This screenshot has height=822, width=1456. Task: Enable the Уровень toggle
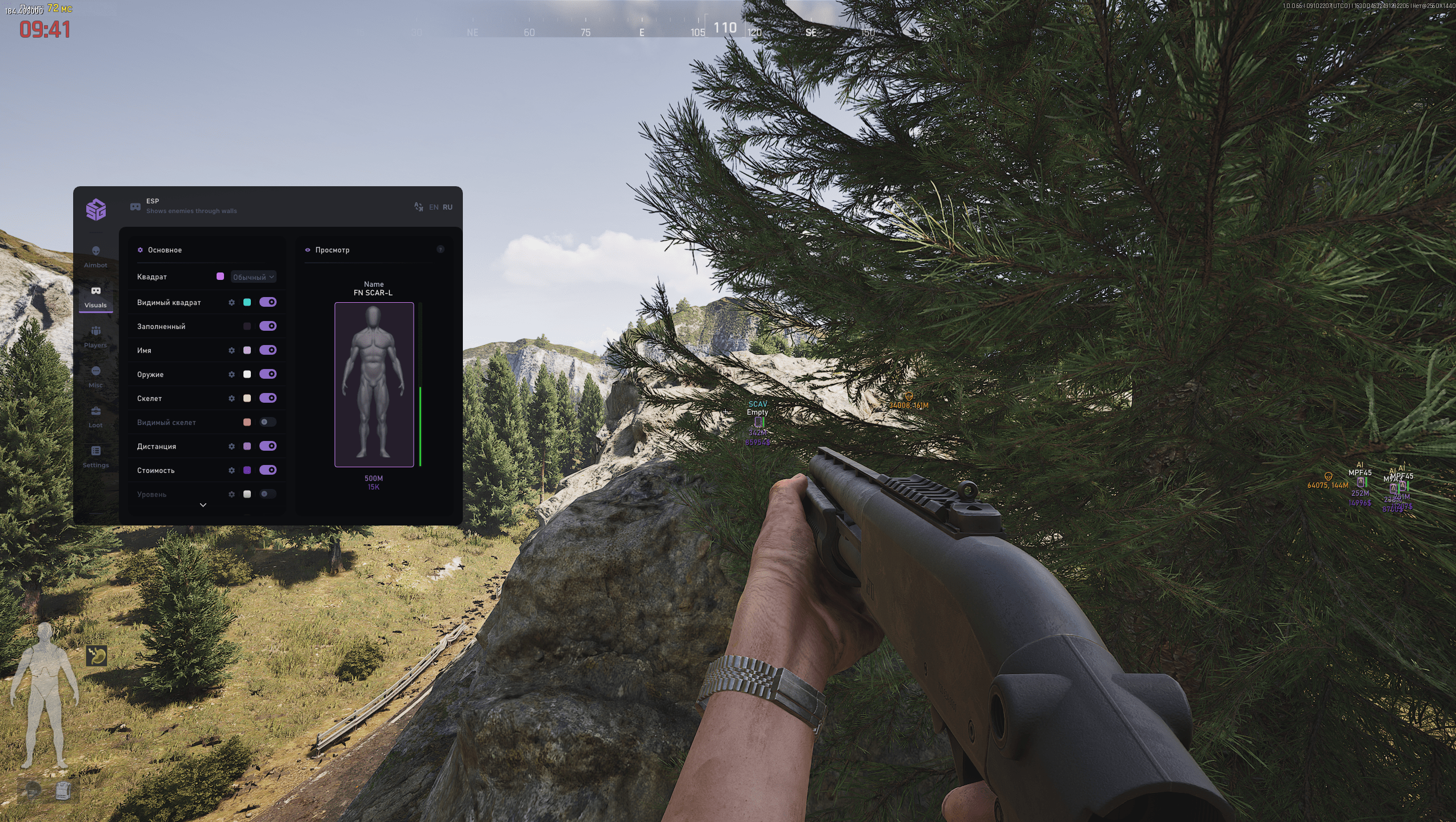click(x=267, y=494)
